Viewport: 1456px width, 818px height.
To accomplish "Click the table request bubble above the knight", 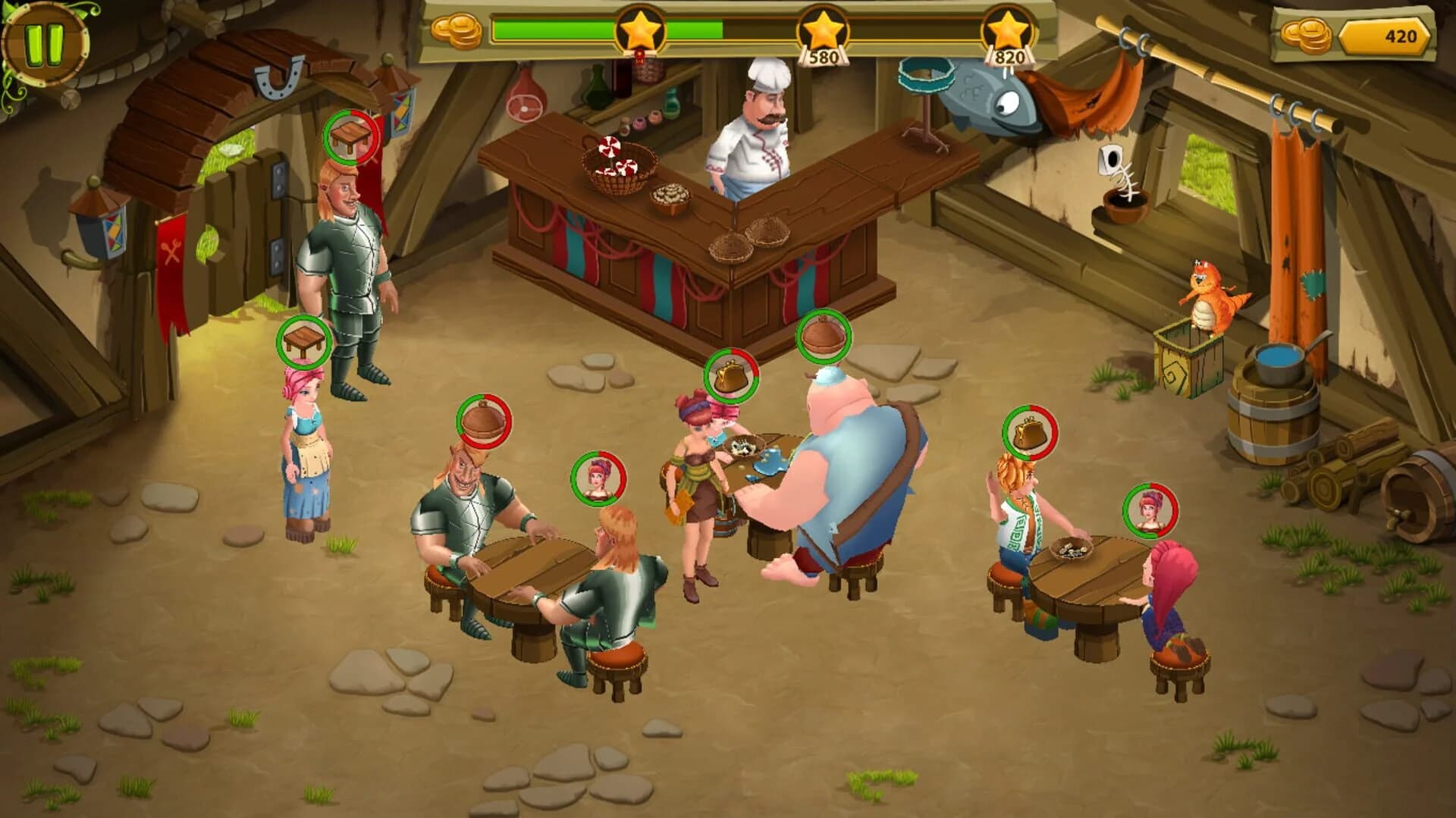I will (350, 137).
